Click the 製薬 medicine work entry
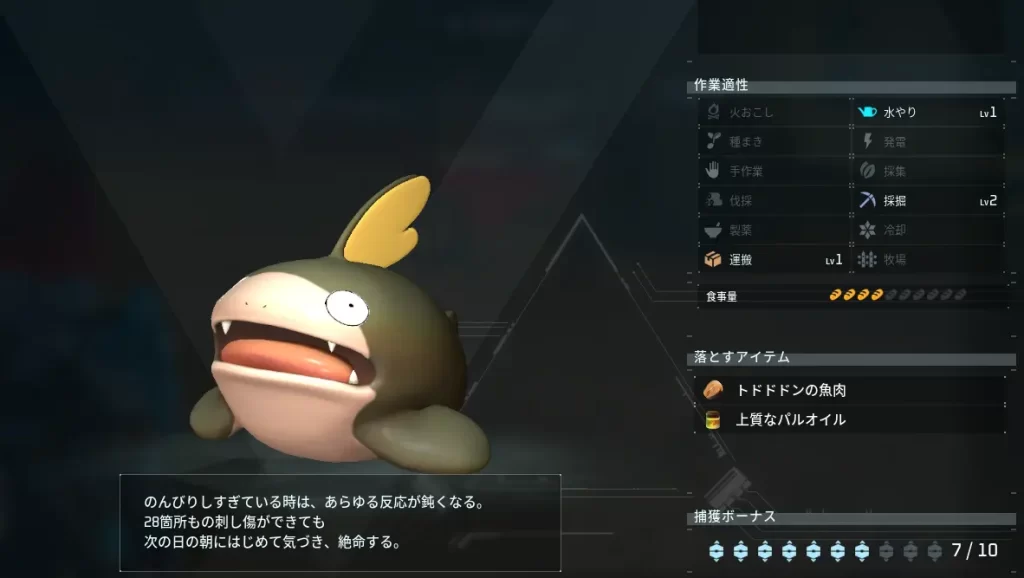 pos(773,230)
